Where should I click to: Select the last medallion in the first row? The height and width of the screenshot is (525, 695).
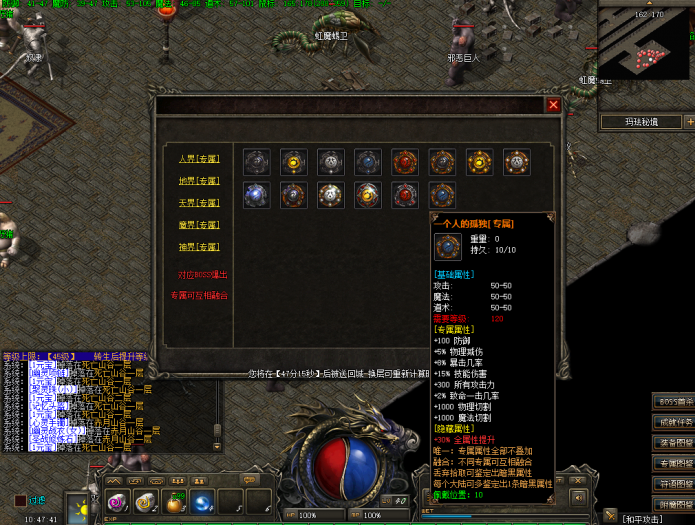(517, 162)
